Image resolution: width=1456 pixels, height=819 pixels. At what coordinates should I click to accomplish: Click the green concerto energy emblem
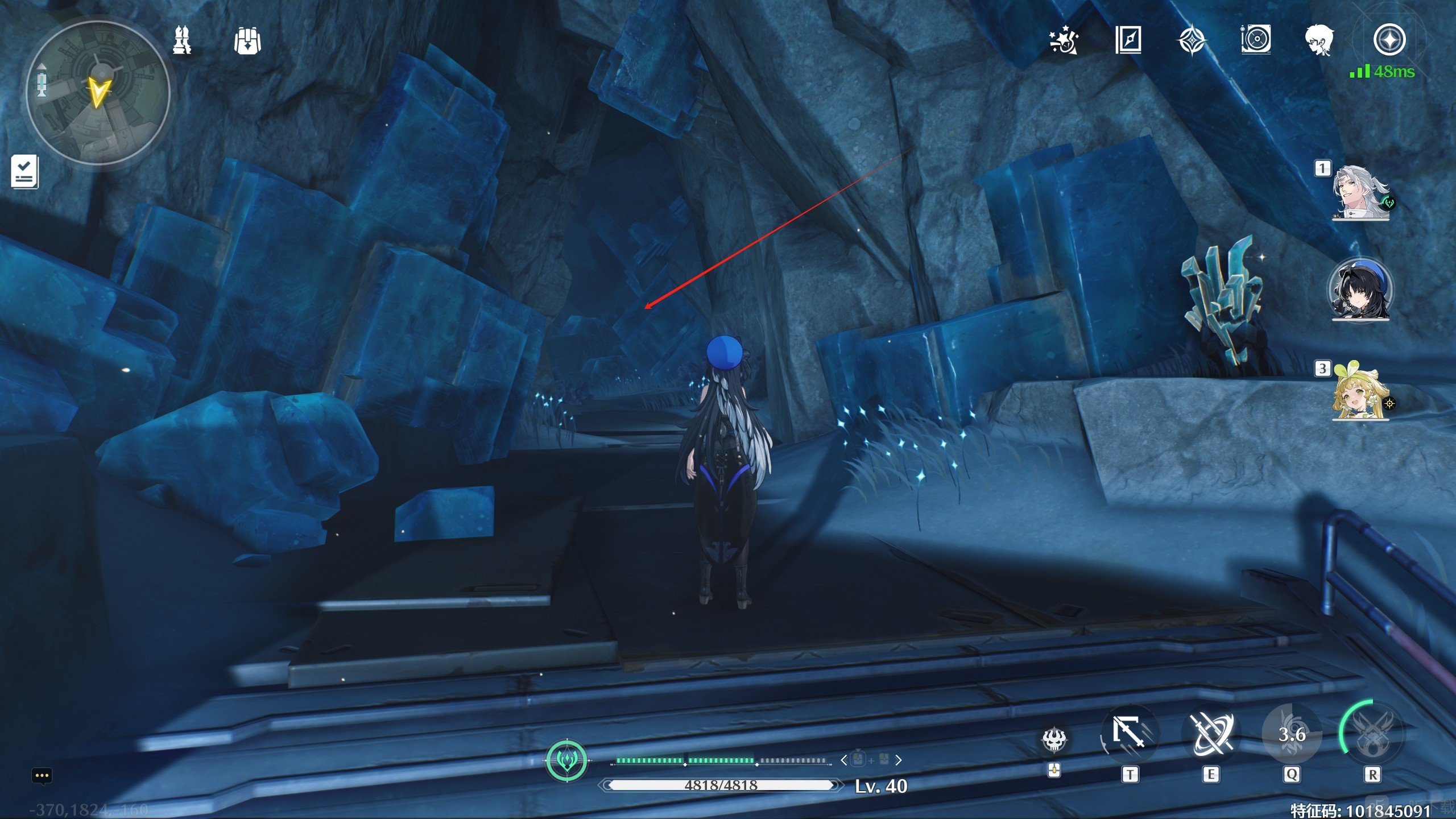click(x=566, y=760)
